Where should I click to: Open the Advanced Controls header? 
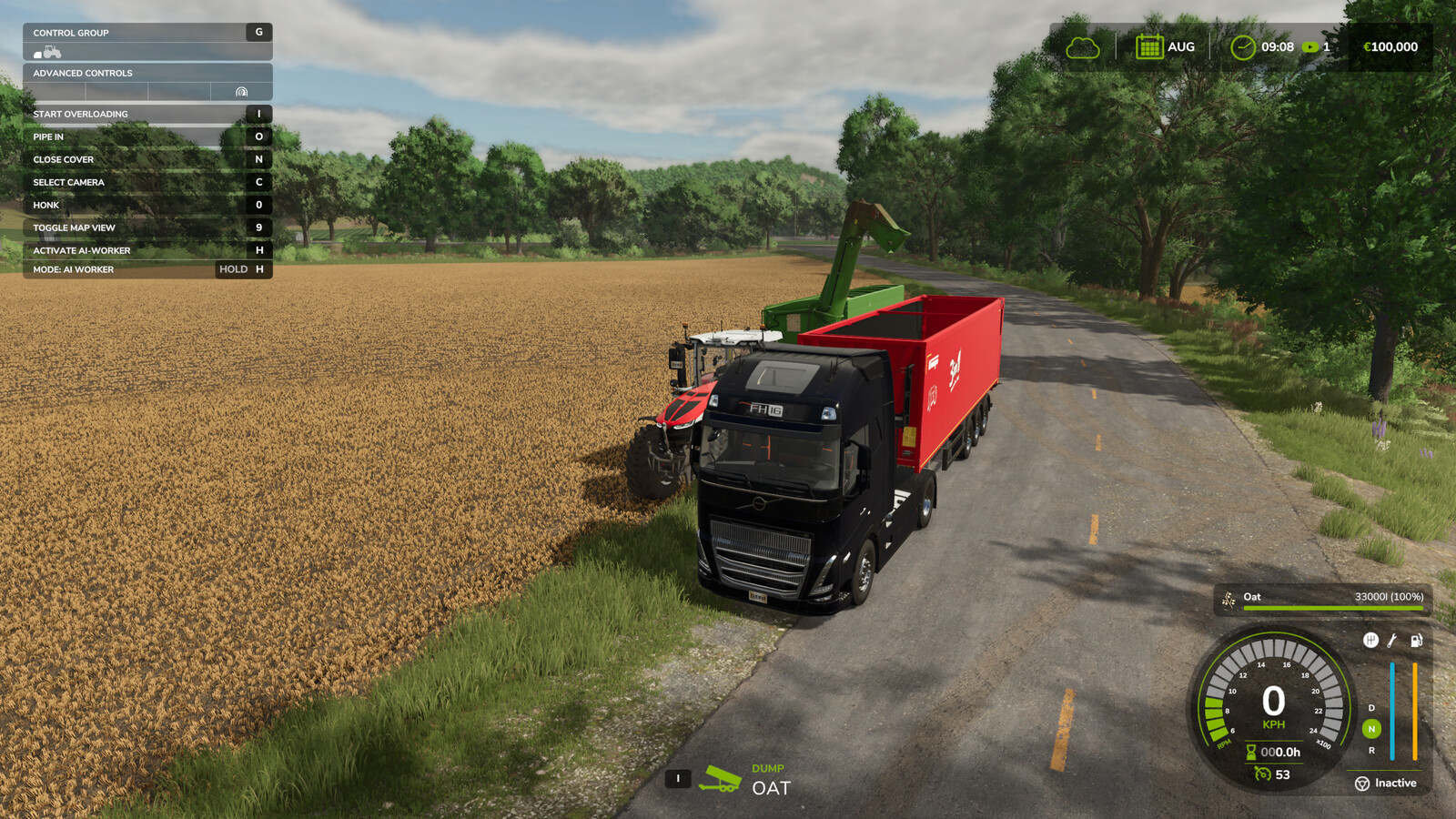pyautogui.click(x=146, y=73)
